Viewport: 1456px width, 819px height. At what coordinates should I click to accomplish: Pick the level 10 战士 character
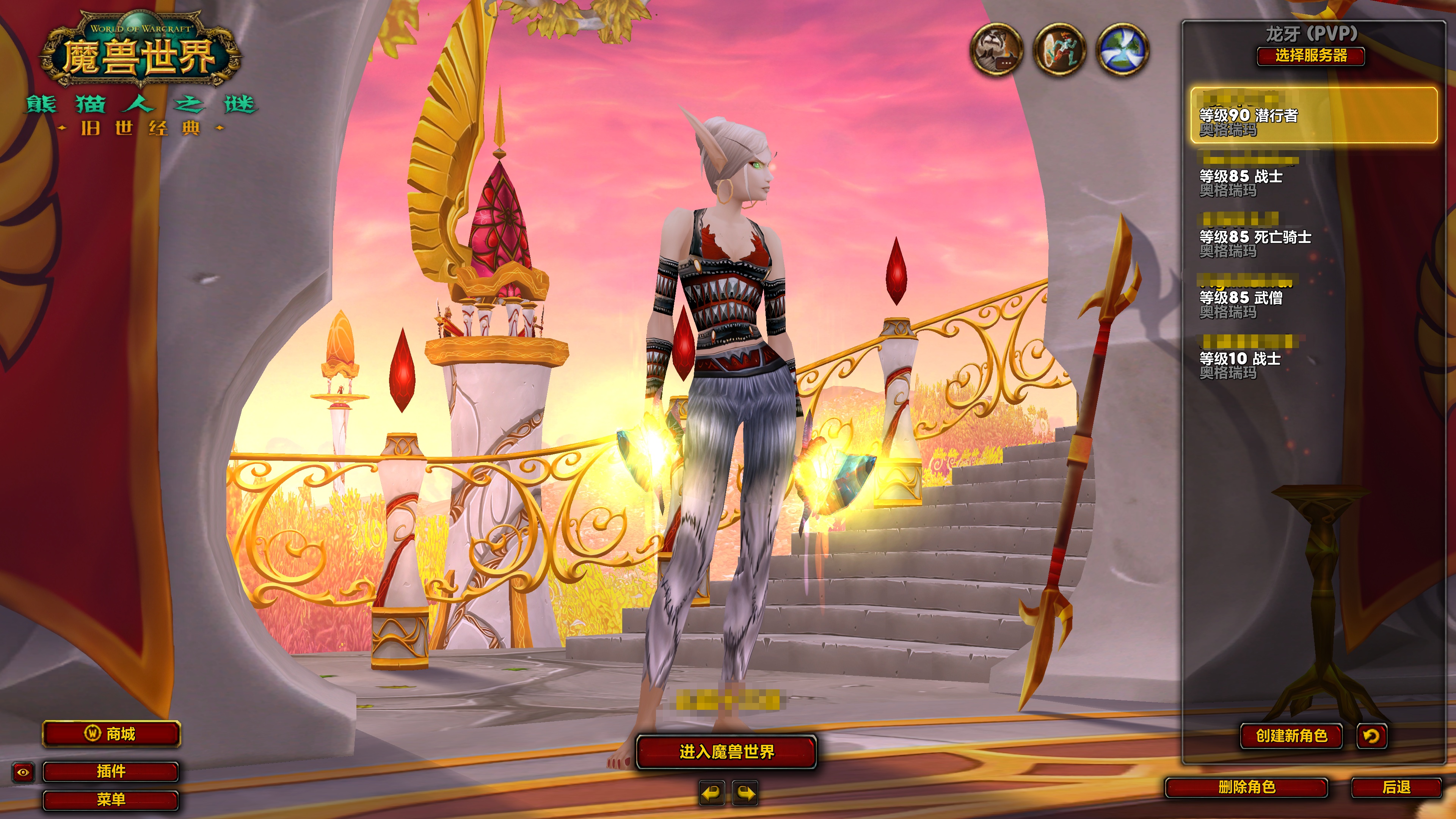pos(1313,358)
